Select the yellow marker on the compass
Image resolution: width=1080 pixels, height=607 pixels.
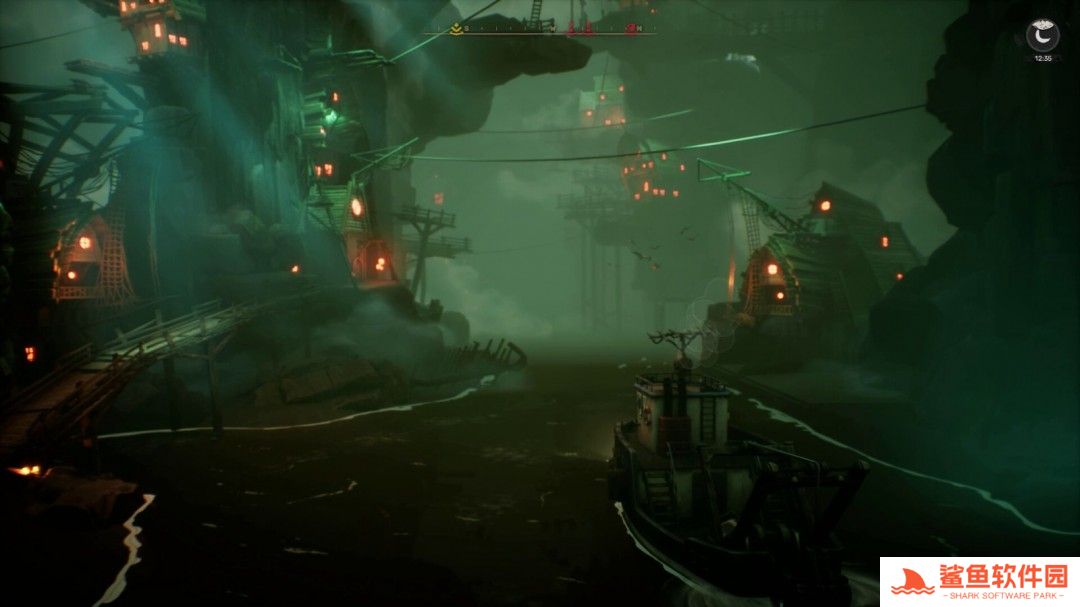click(455, 29)
